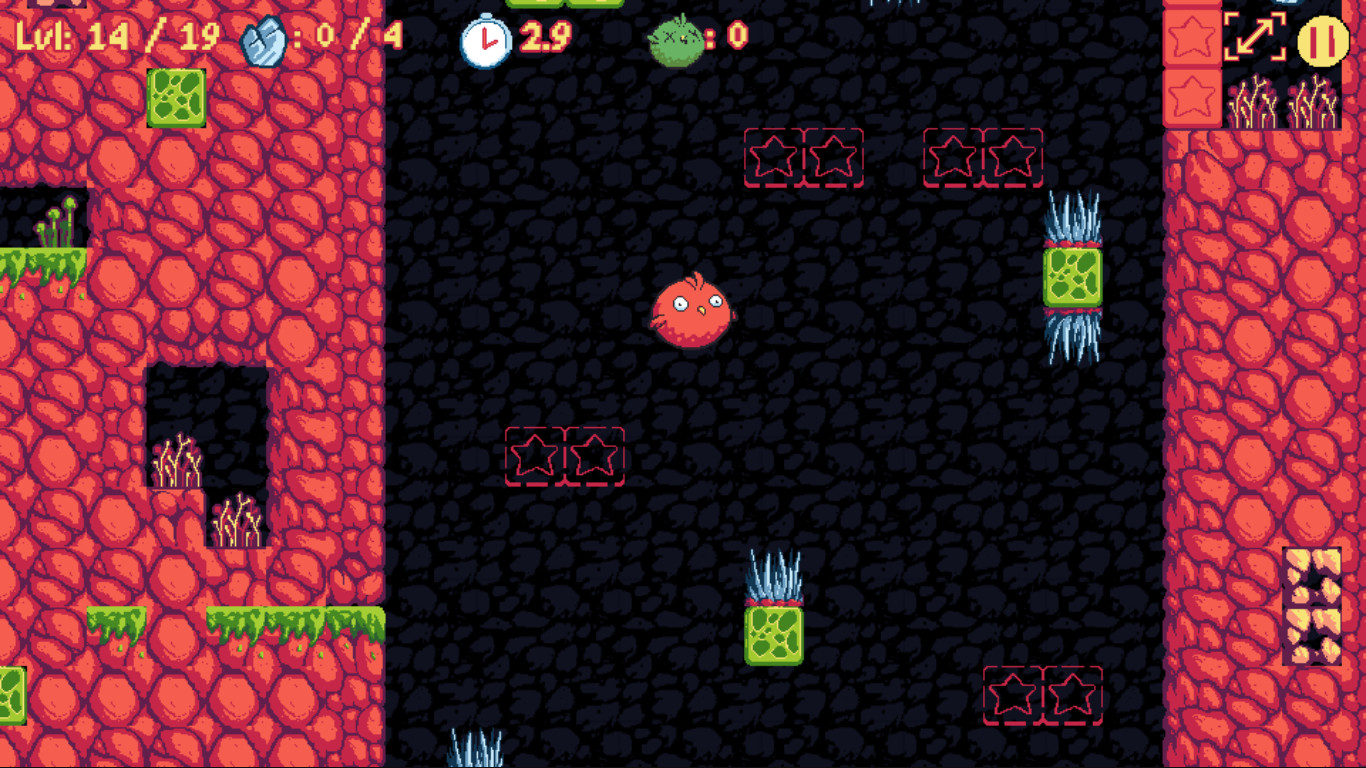The height and width of the screenshot is (768, 1366).
Task: Click the green block in the top left
Action: (178, 98)
